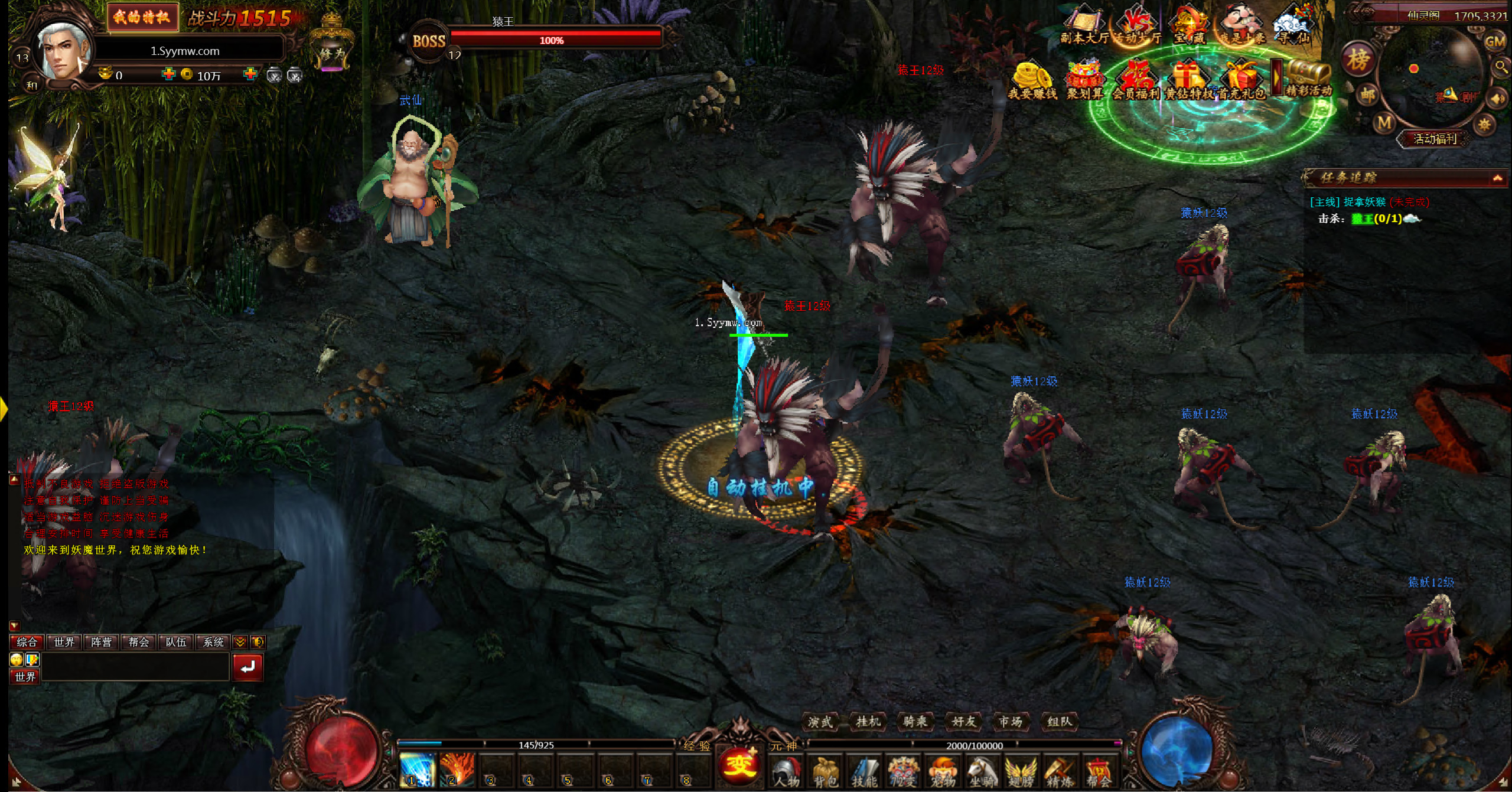The width and height of the screenshot is (1512, 792).
Task: Open the 市场 market button
Action: point(1011,721)
